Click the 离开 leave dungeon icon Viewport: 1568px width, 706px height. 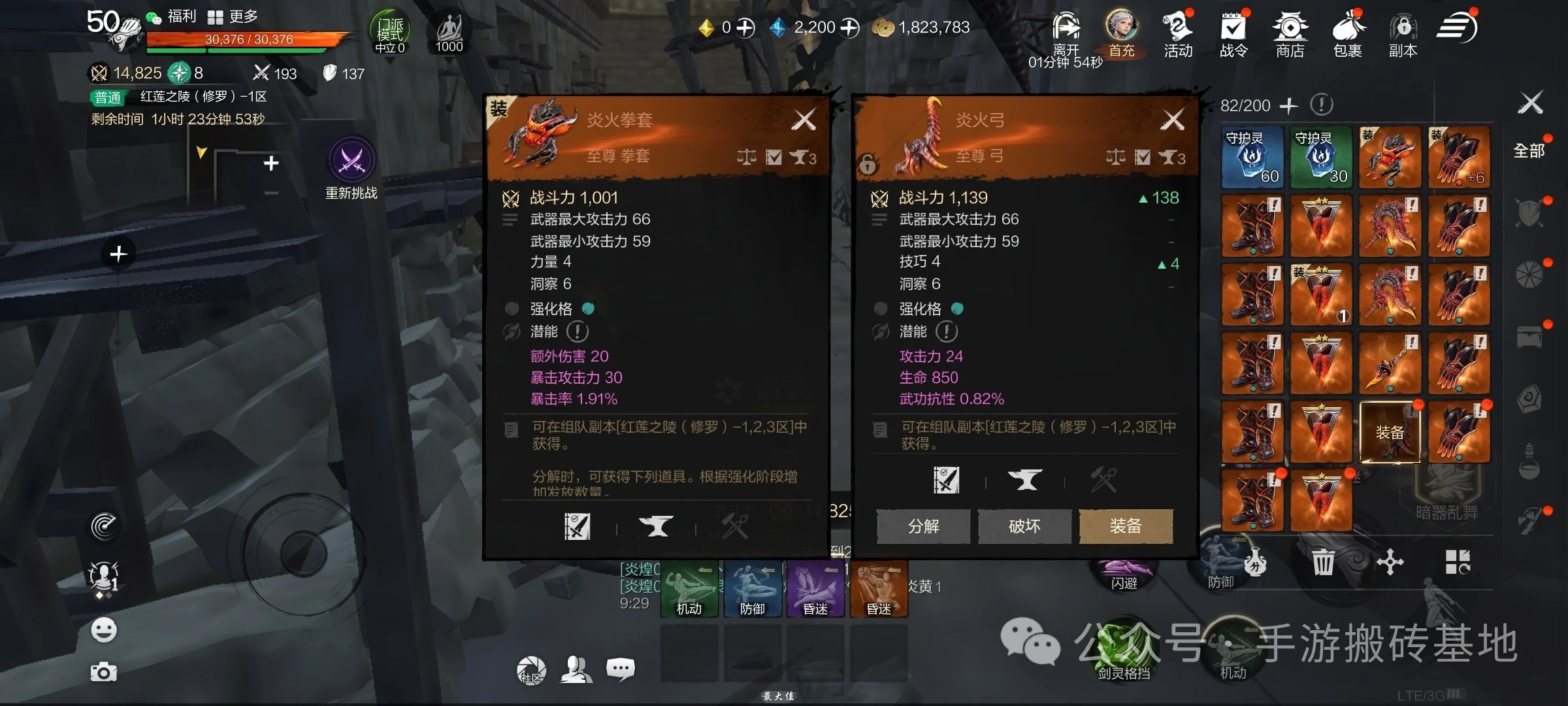[x=1066, y=33]
